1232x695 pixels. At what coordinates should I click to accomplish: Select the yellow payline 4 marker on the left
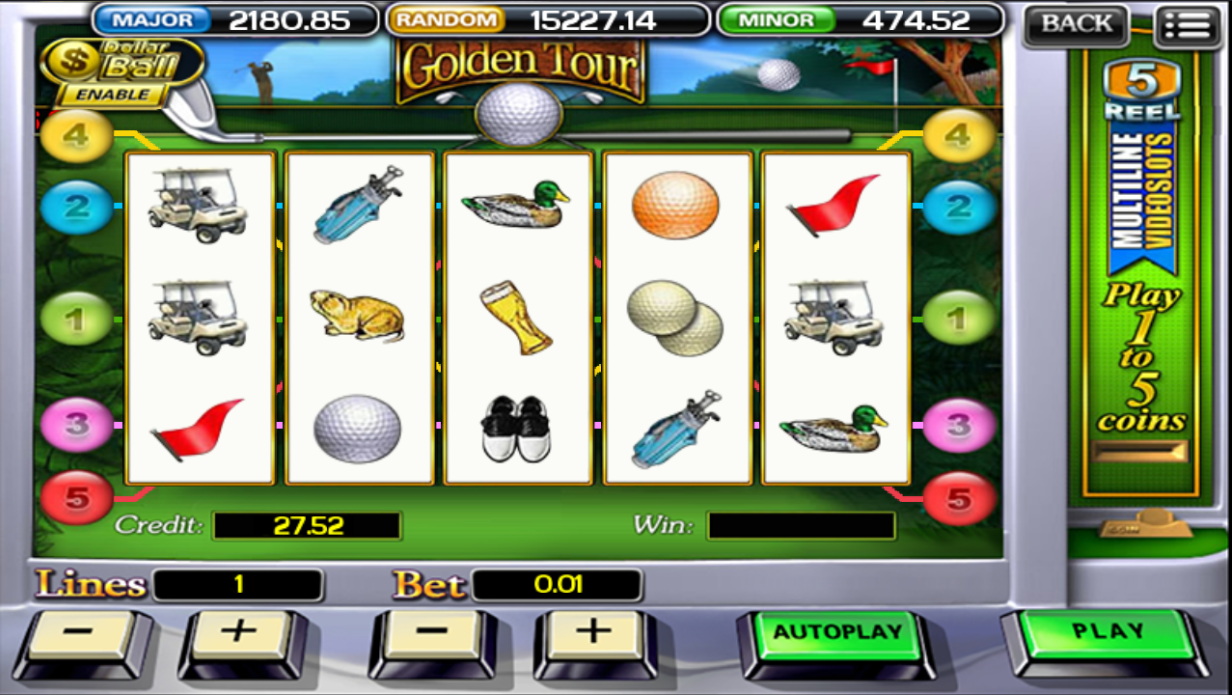pos(77,136)
